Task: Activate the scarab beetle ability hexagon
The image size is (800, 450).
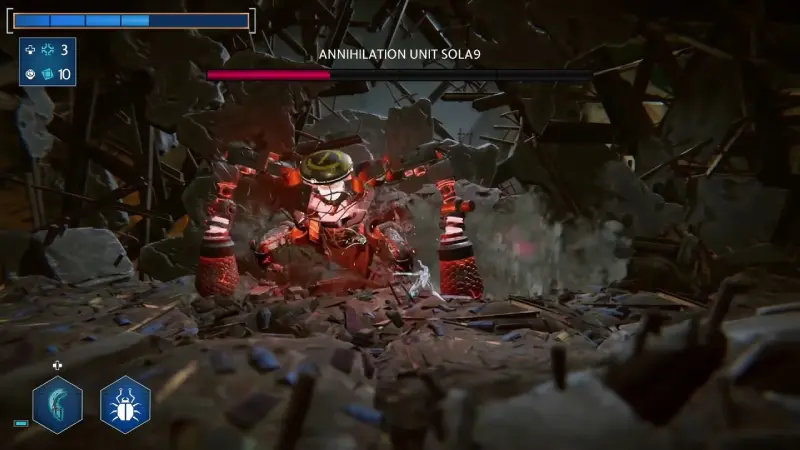Action: point(125,405)
